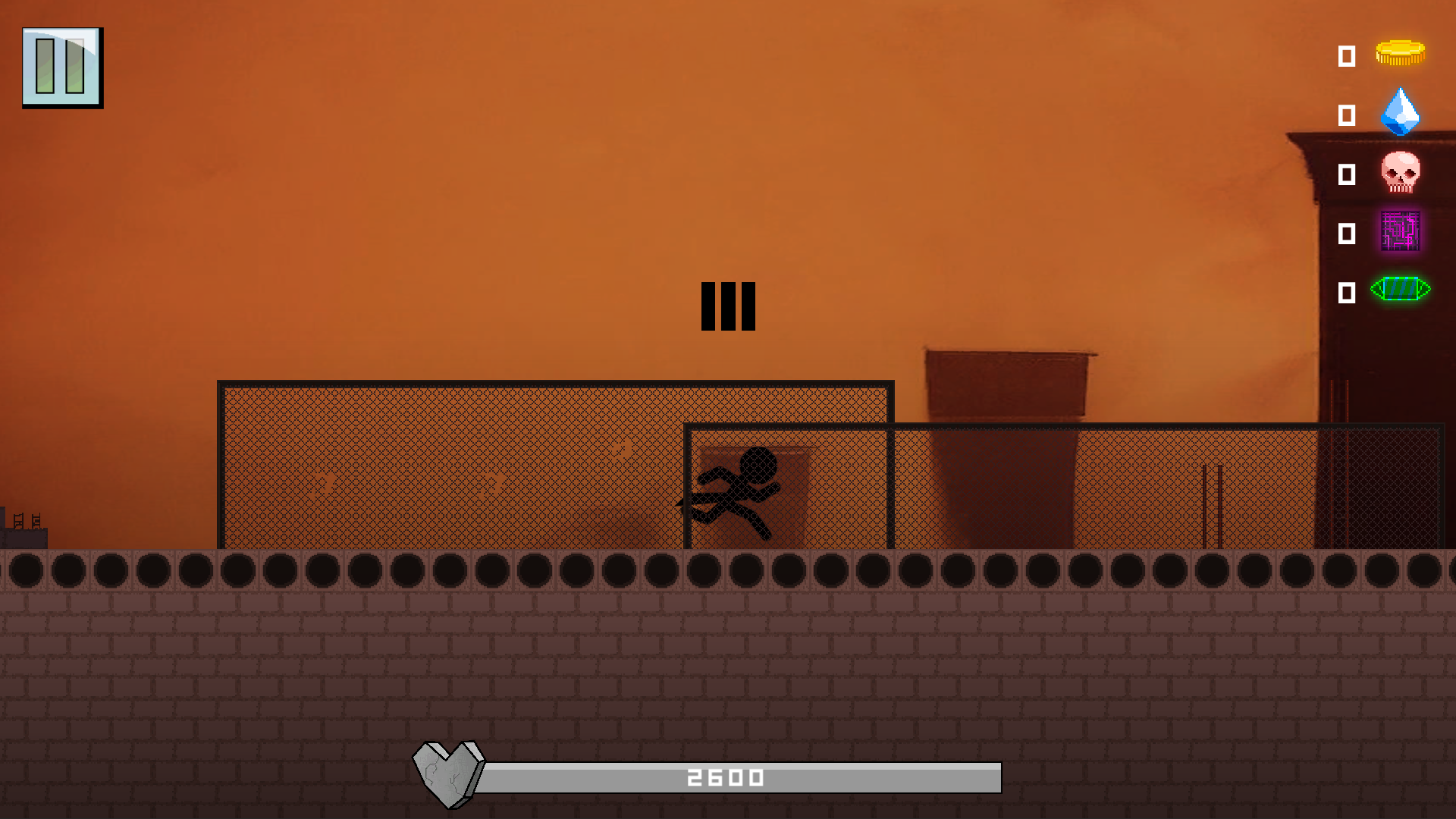1456x819 pixels.
Task: Toggle the counter box beside the diamond
Action: point(1347,115)
